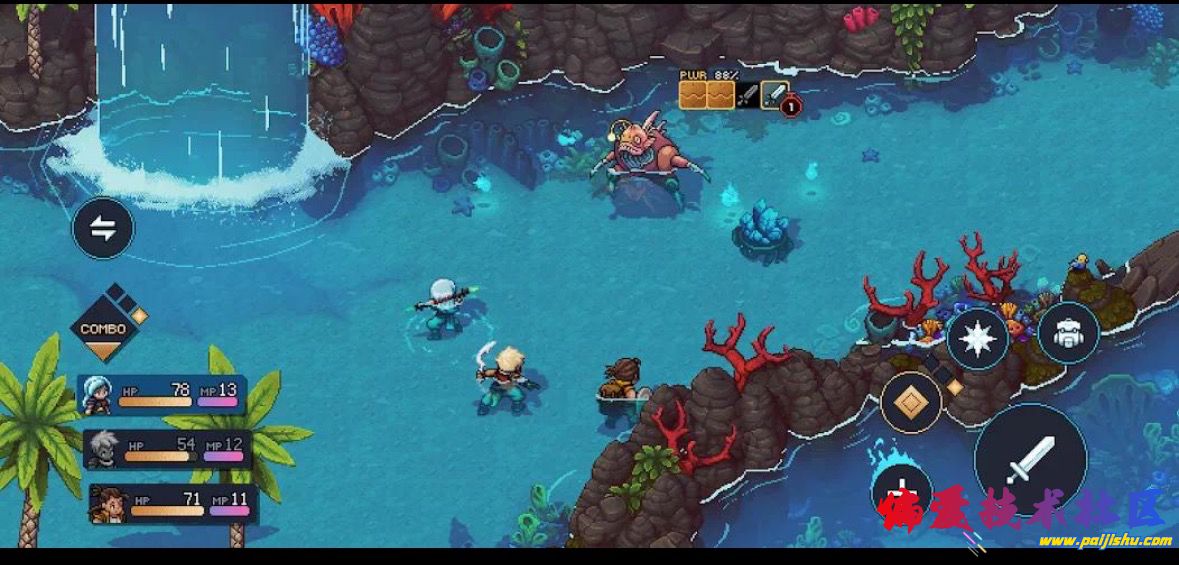Select the orange diamond combo button
This screenshot has width=1179, height=565.
coord(911,402)
